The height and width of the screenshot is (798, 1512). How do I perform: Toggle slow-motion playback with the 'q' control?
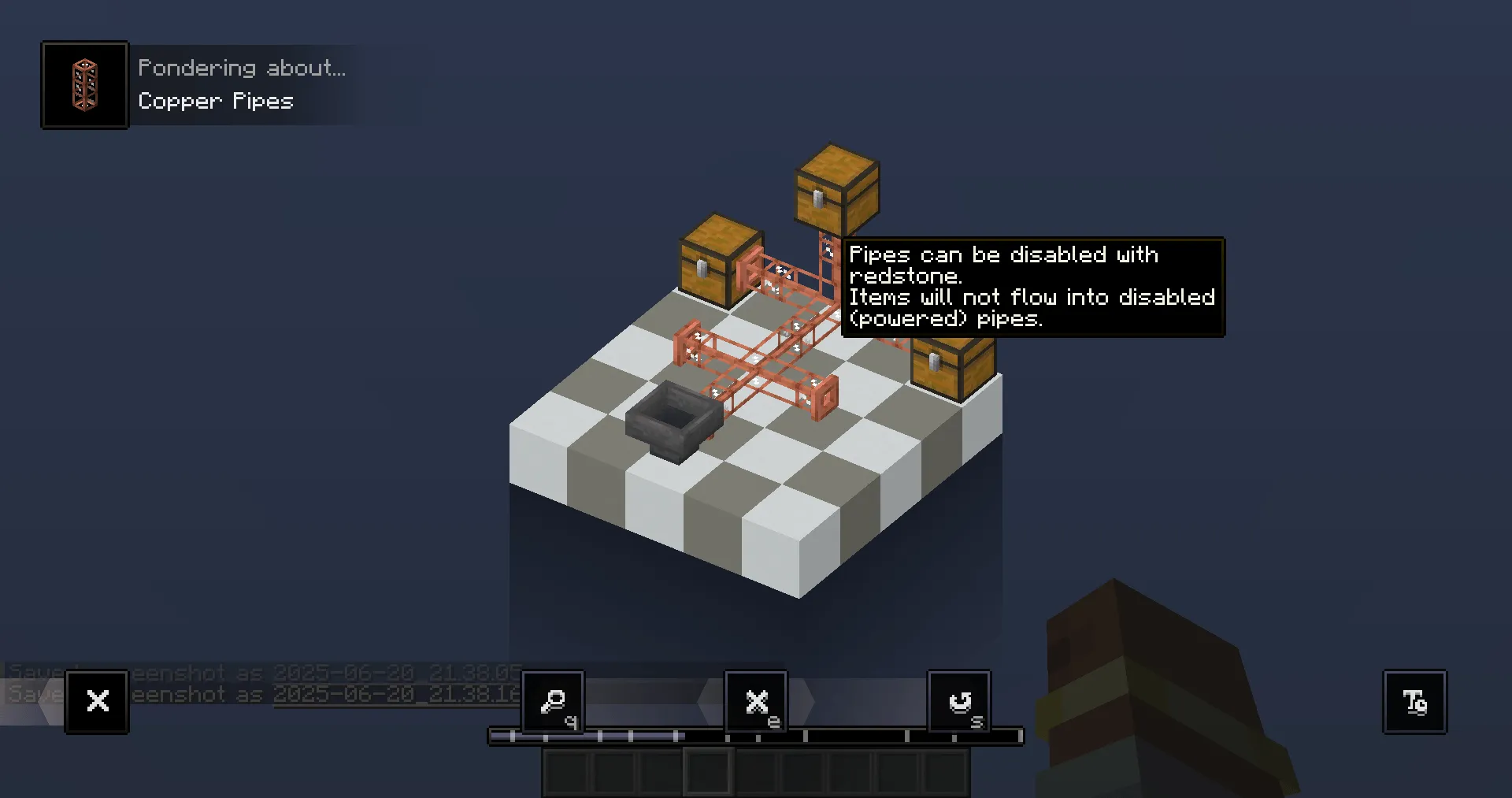(551, 700)
